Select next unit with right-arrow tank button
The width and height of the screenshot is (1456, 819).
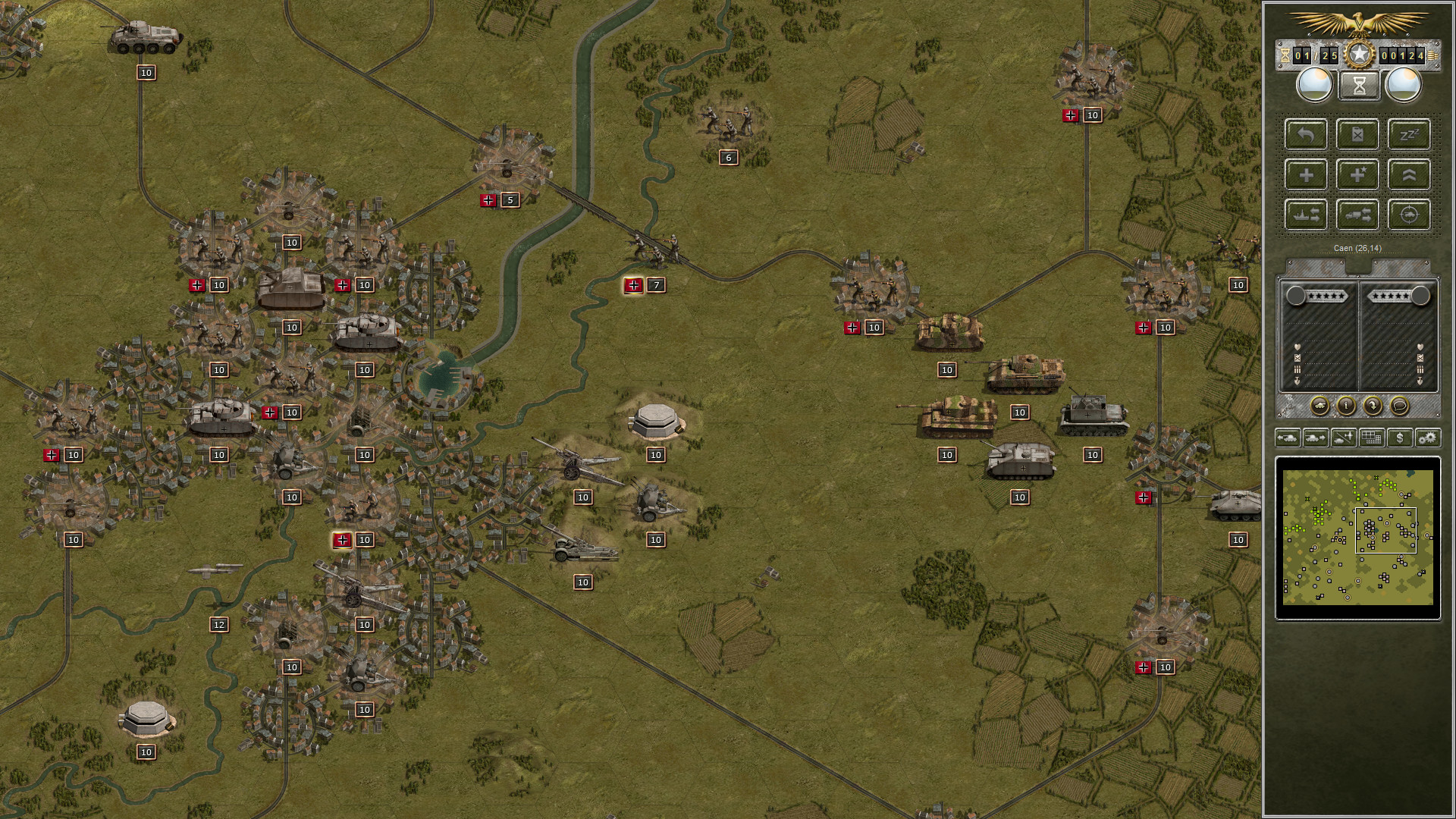tap(1316, 438)
